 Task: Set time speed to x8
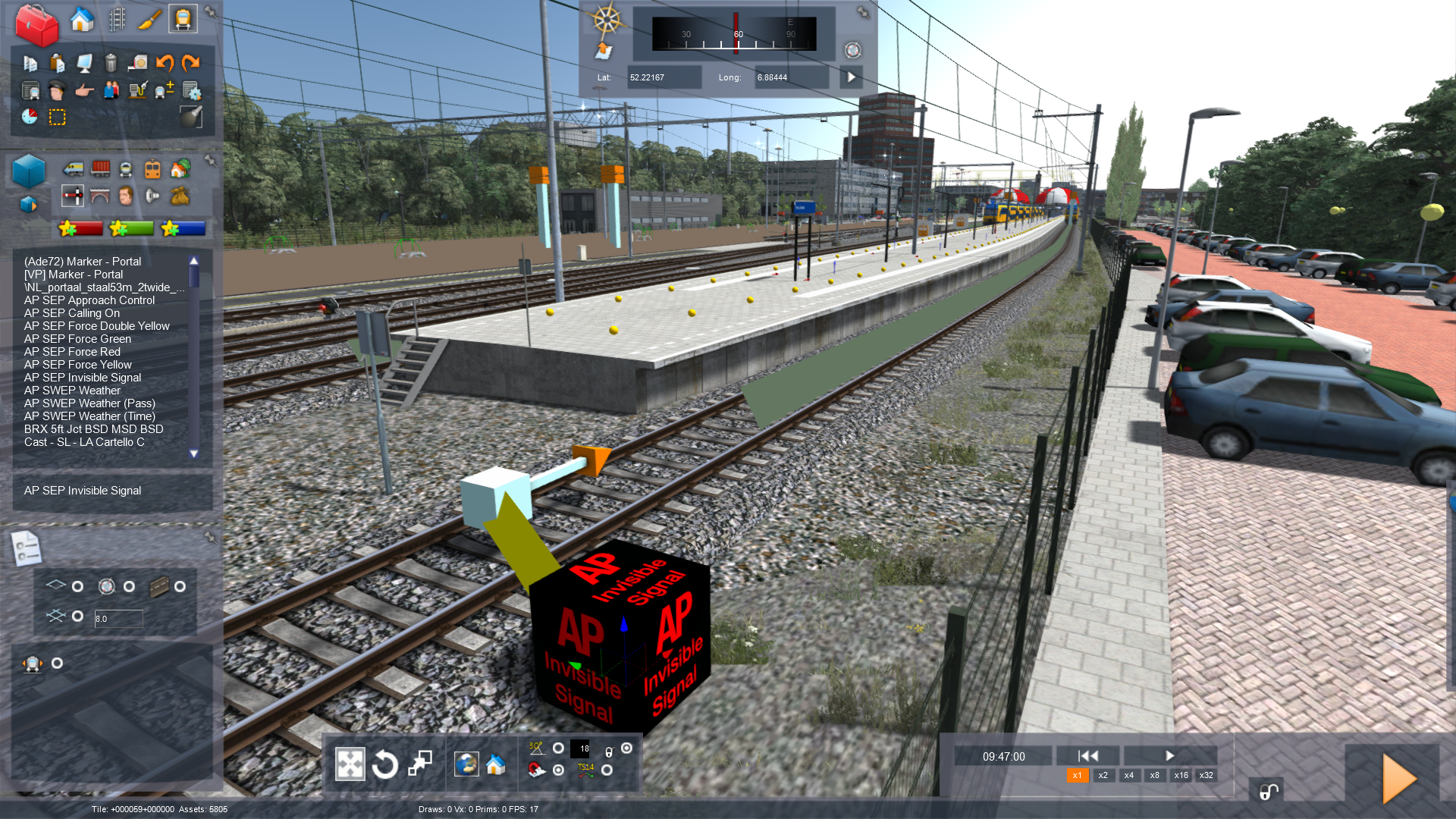coord(1154,776)
